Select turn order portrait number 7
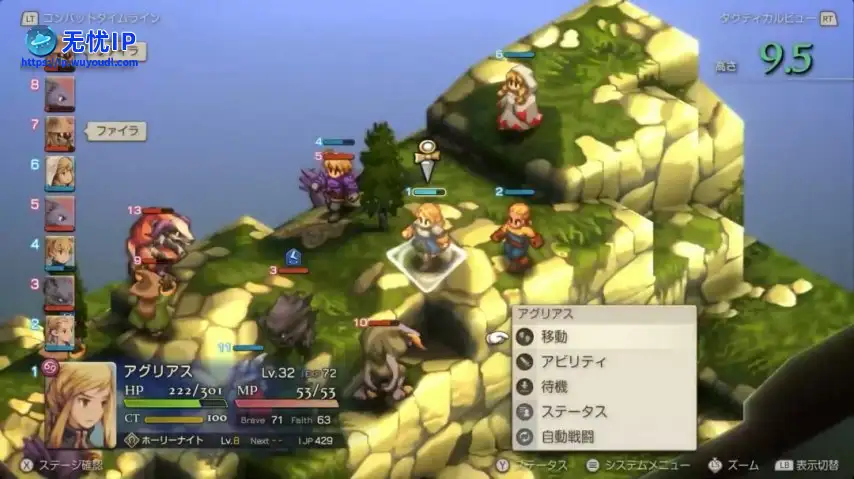Viewport: 854px width, 479px height. [59, 133]
